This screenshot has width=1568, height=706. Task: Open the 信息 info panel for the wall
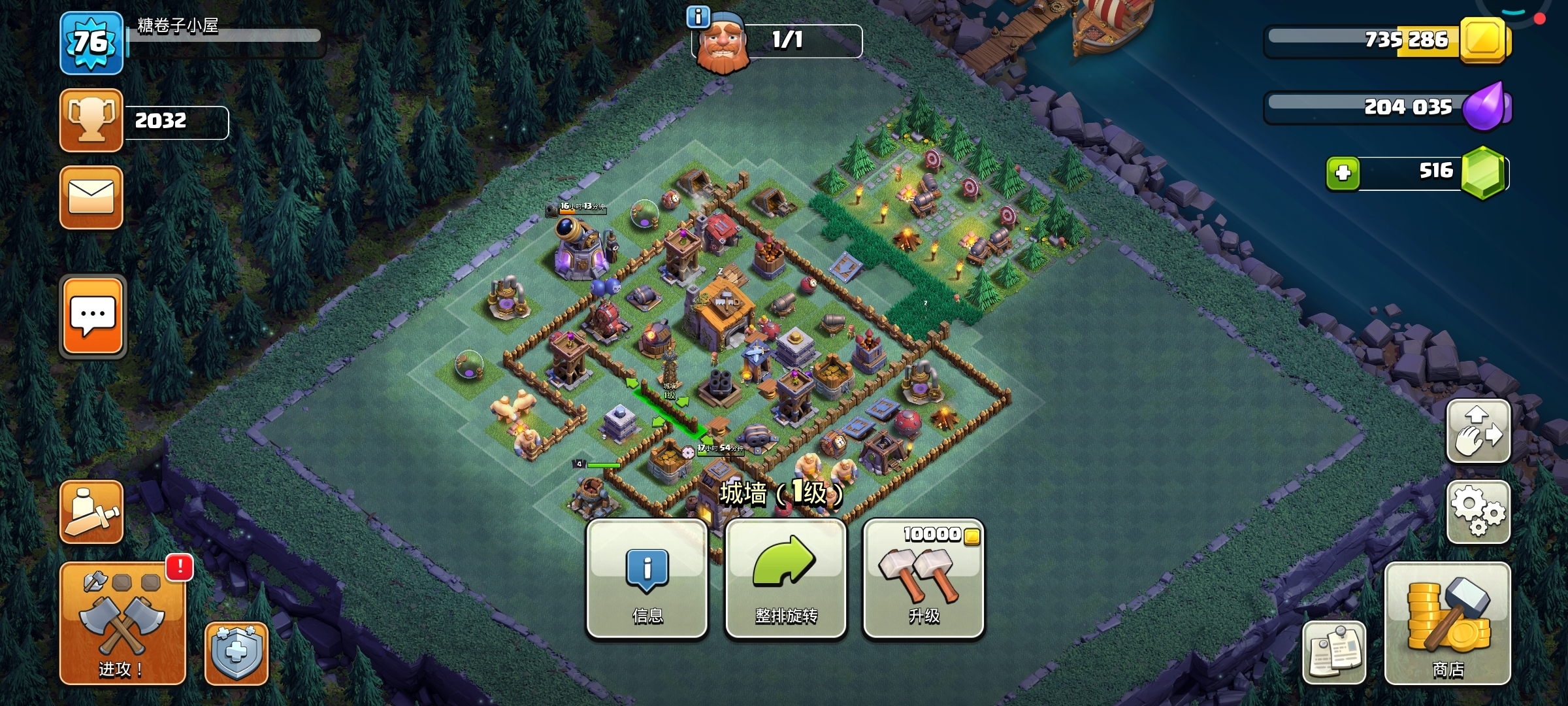tap(647, 579)
